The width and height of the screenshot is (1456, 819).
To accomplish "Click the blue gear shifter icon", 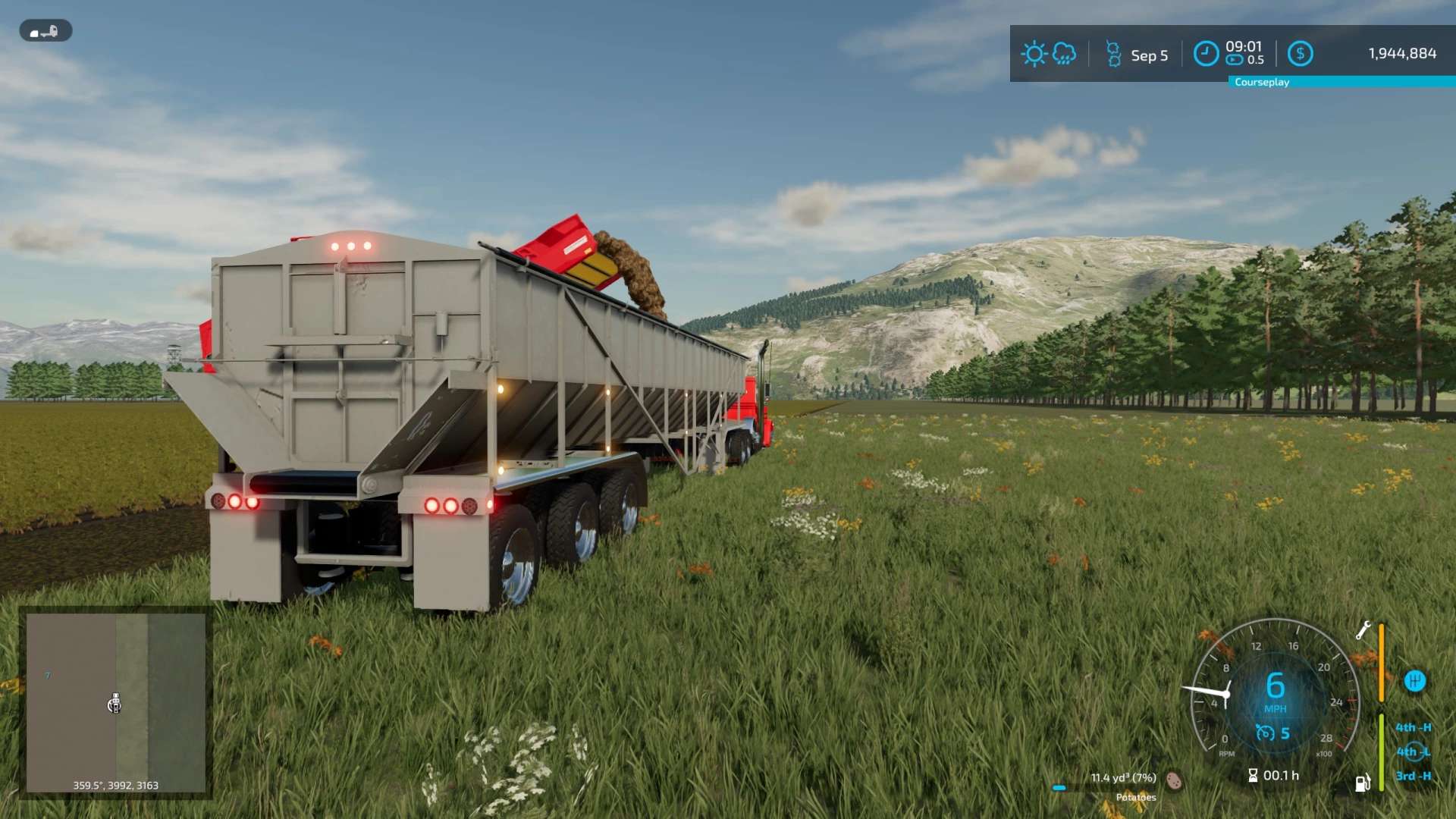I will [x=1414, y=681].
